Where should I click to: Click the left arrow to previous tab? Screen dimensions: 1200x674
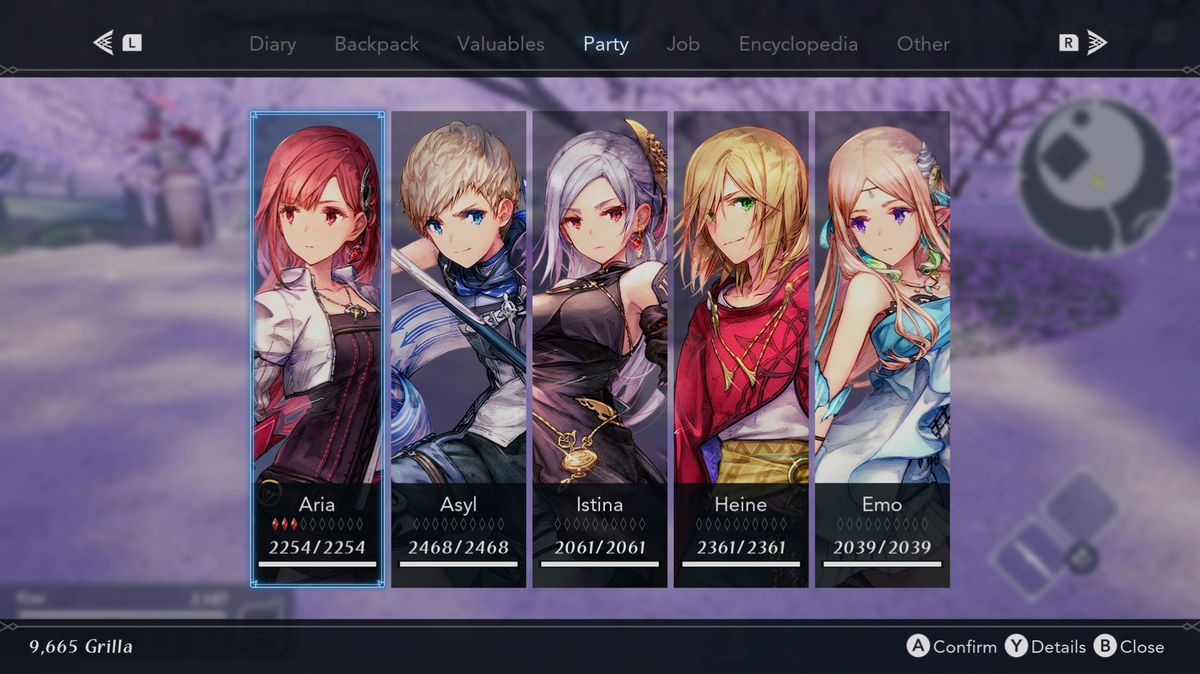pyautogui.click(x=104, y=43)
